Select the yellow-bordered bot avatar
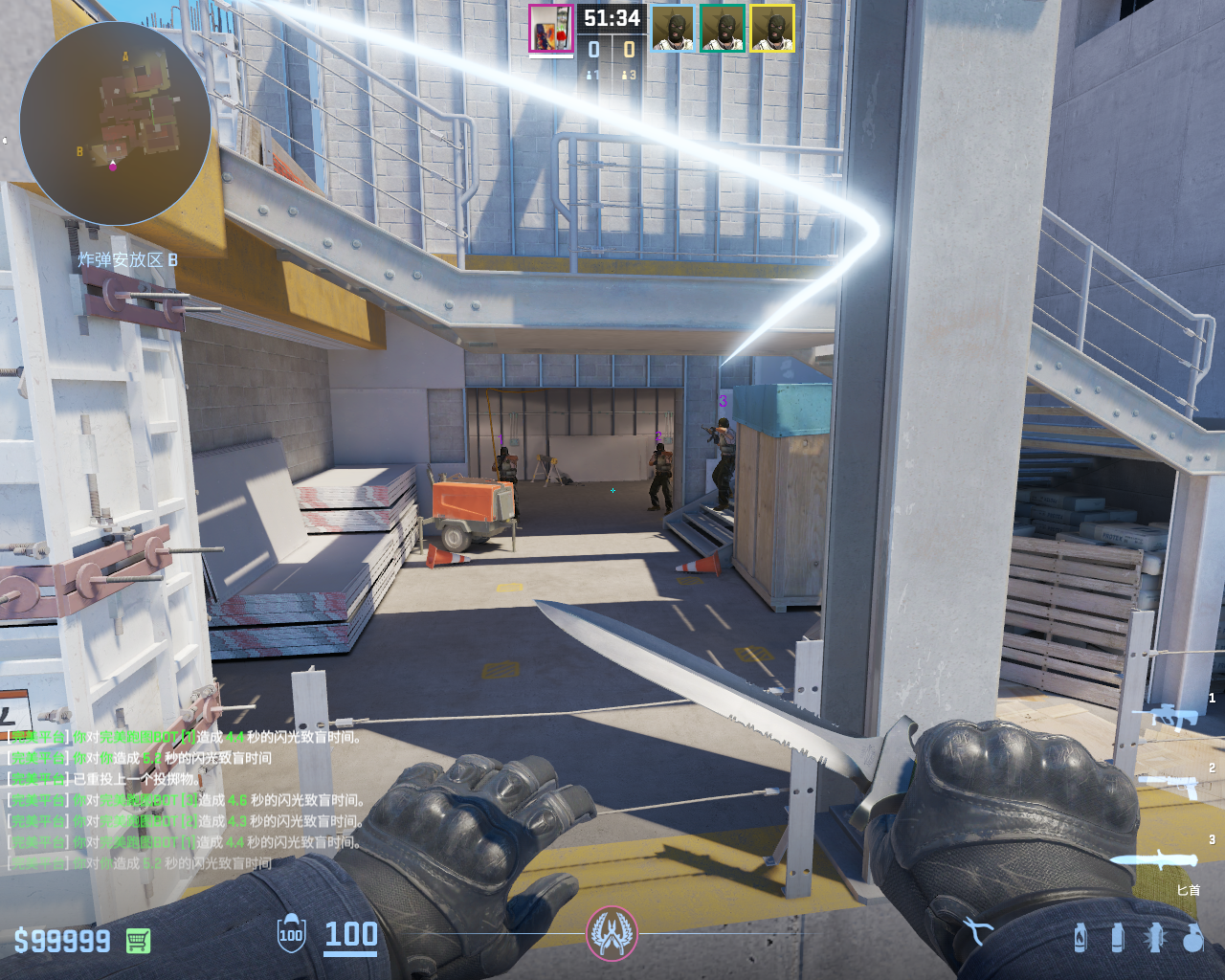1225x980 pixels. click(772, 29)
